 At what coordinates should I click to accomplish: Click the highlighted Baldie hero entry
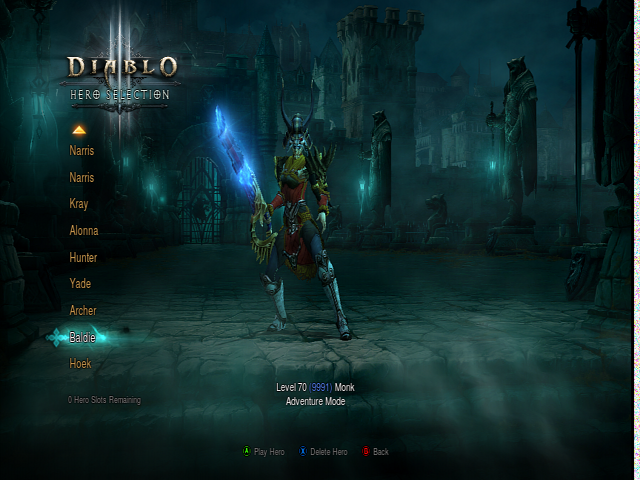(x=83, y=338)
